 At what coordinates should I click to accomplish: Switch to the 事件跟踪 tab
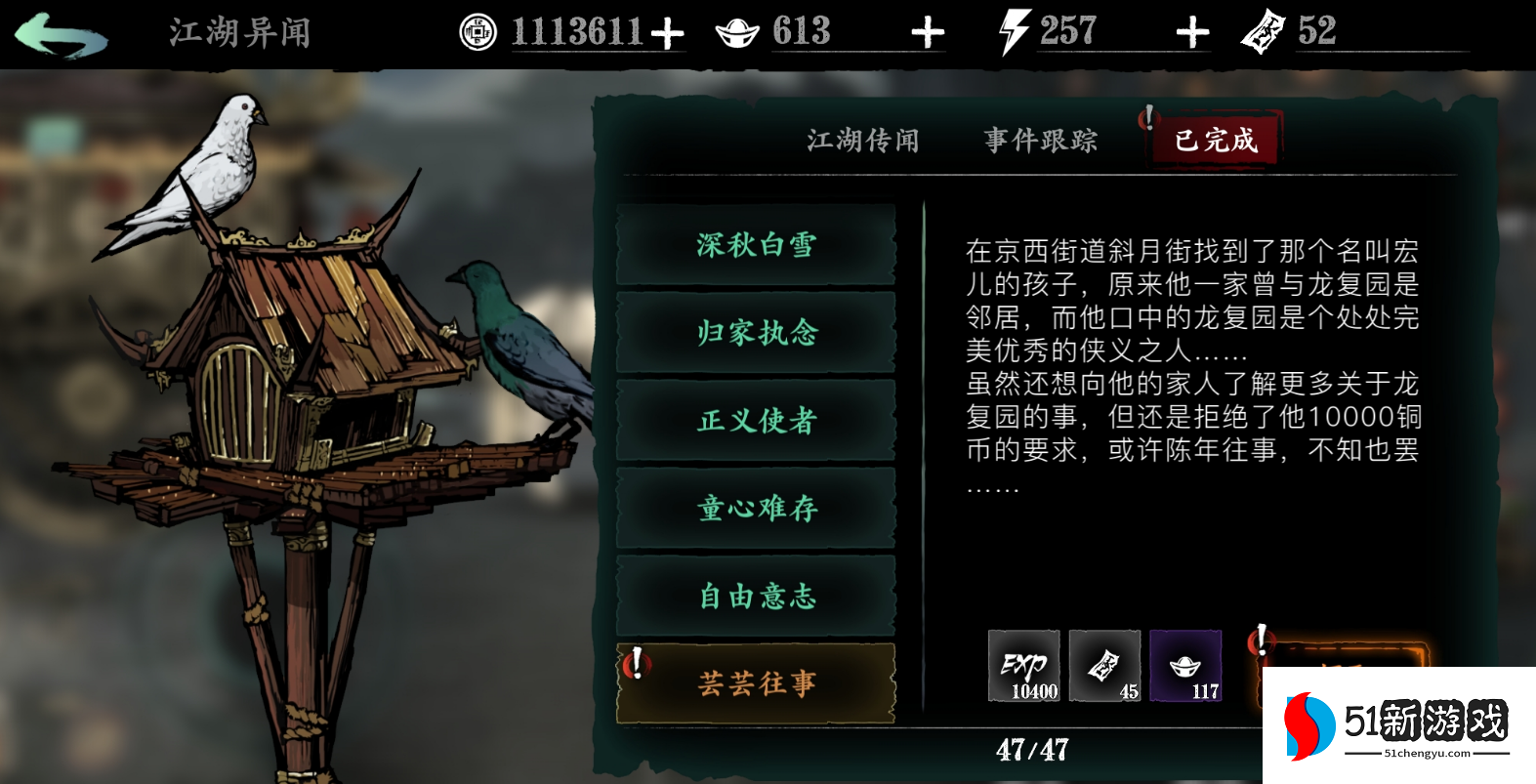point(1040,140)
